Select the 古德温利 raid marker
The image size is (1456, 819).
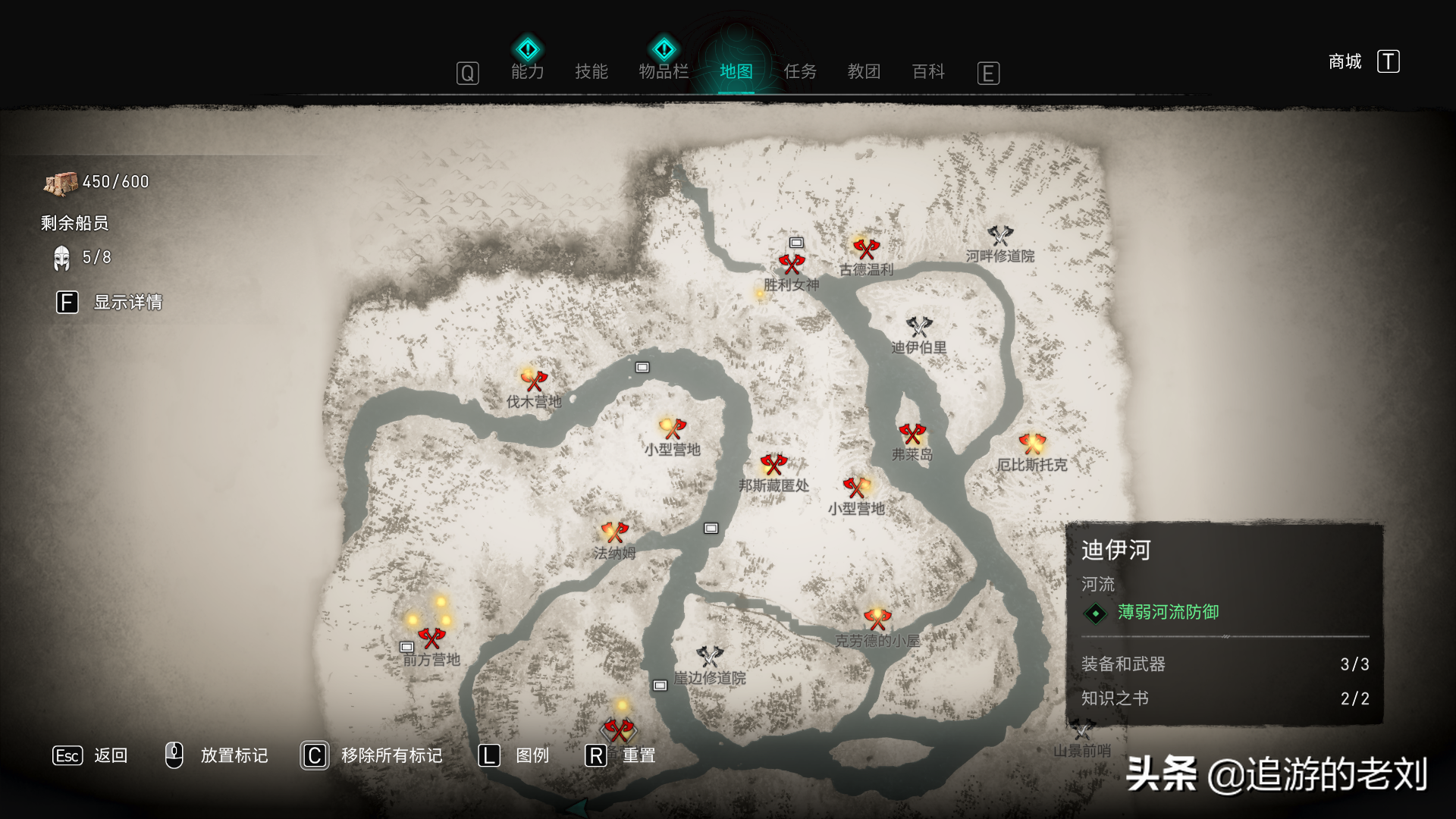[x=865, y=249]
